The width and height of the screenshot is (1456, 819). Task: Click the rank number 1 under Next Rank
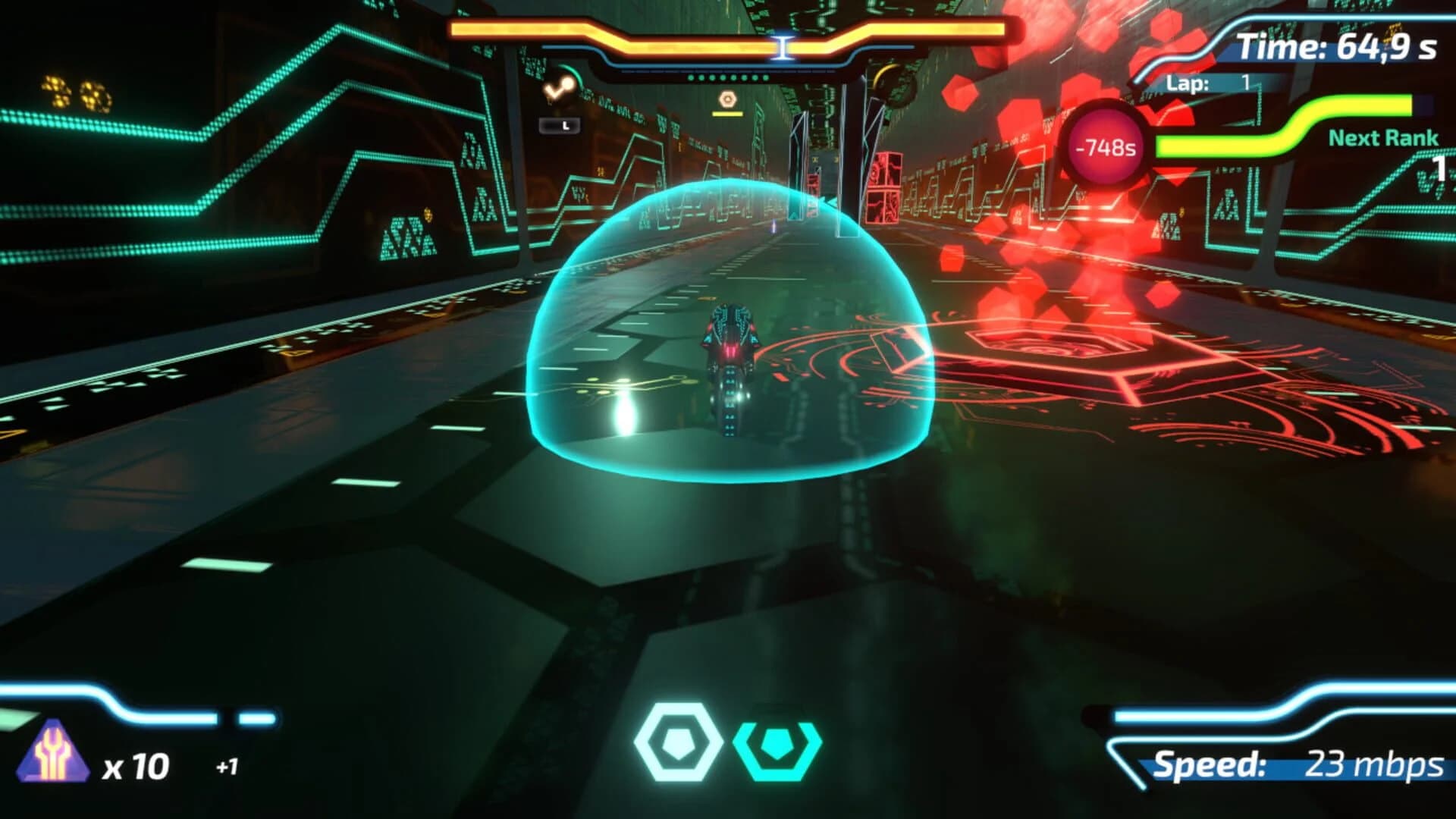1439,169
